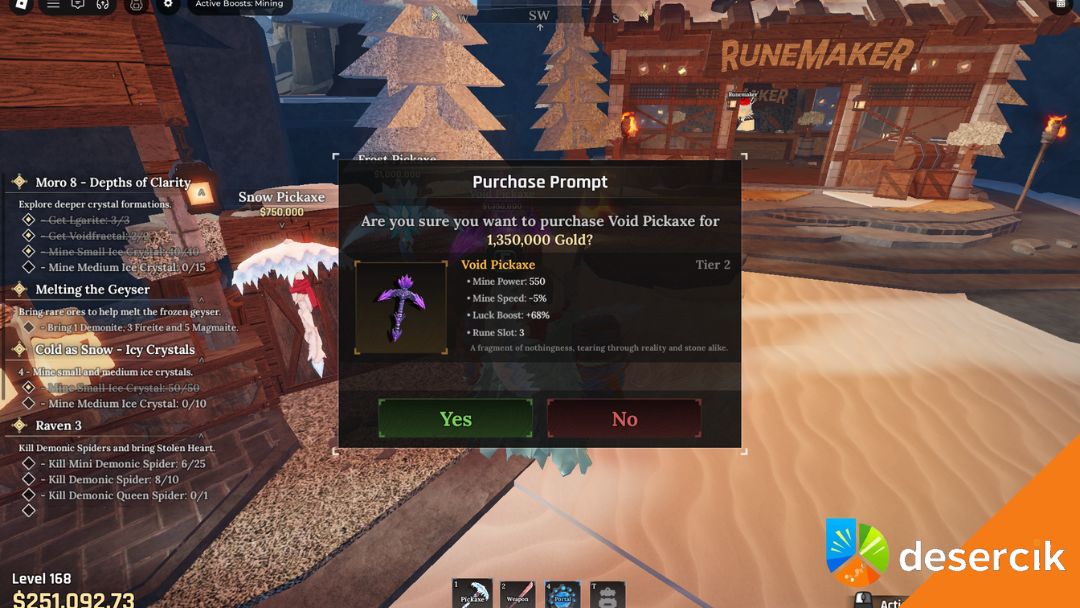Open the settings gear icon
The image size is (1080, 608).
(x=168, y=5)
